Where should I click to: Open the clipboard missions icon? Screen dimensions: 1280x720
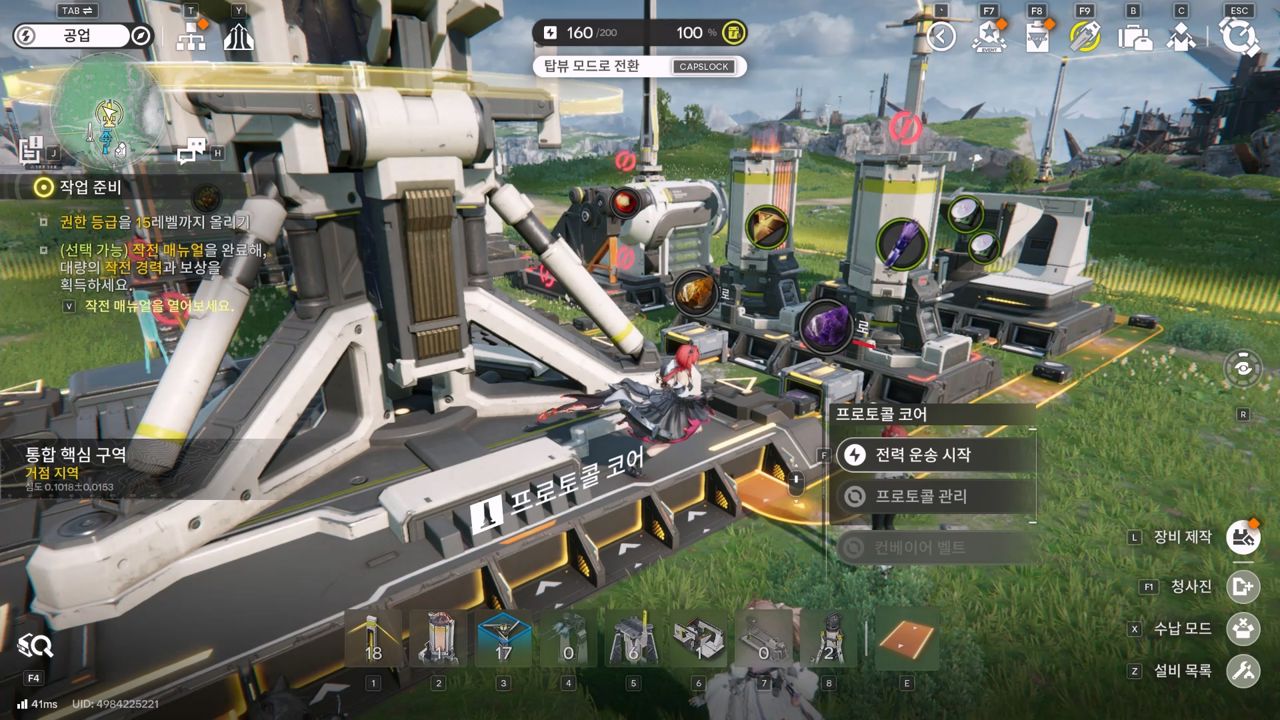[1037, 37]
